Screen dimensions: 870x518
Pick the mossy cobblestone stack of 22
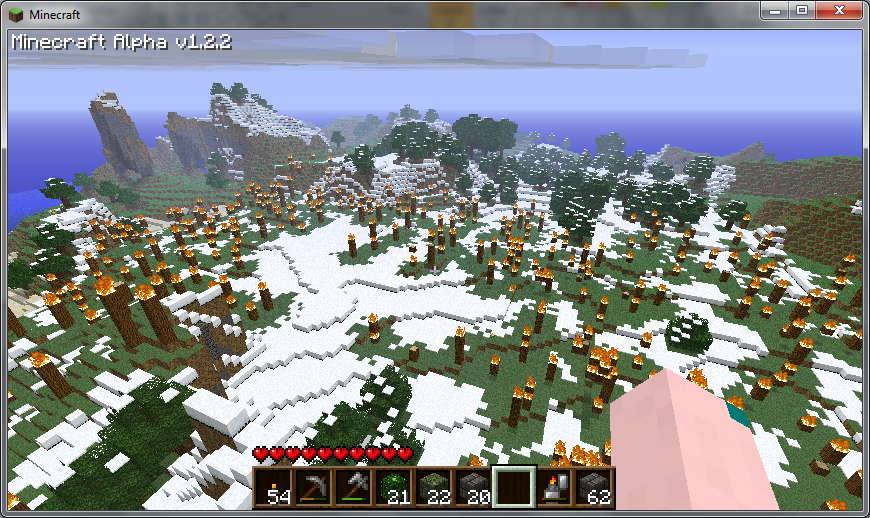[x=432, y=487]
